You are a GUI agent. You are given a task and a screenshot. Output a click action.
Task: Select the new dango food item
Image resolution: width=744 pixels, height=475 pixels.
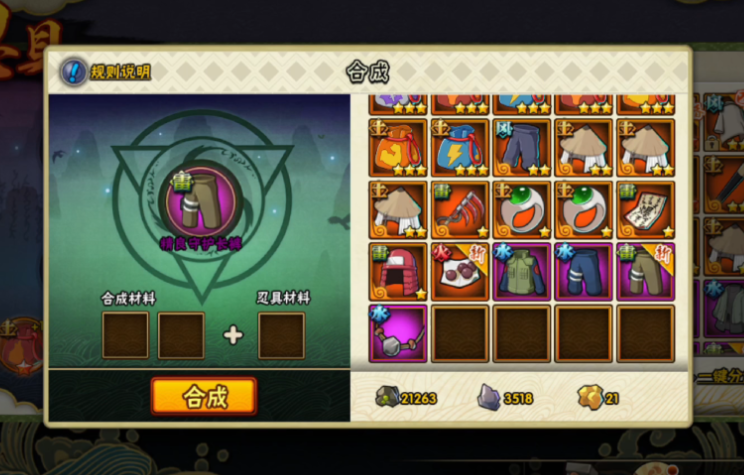tap(460, 272)
